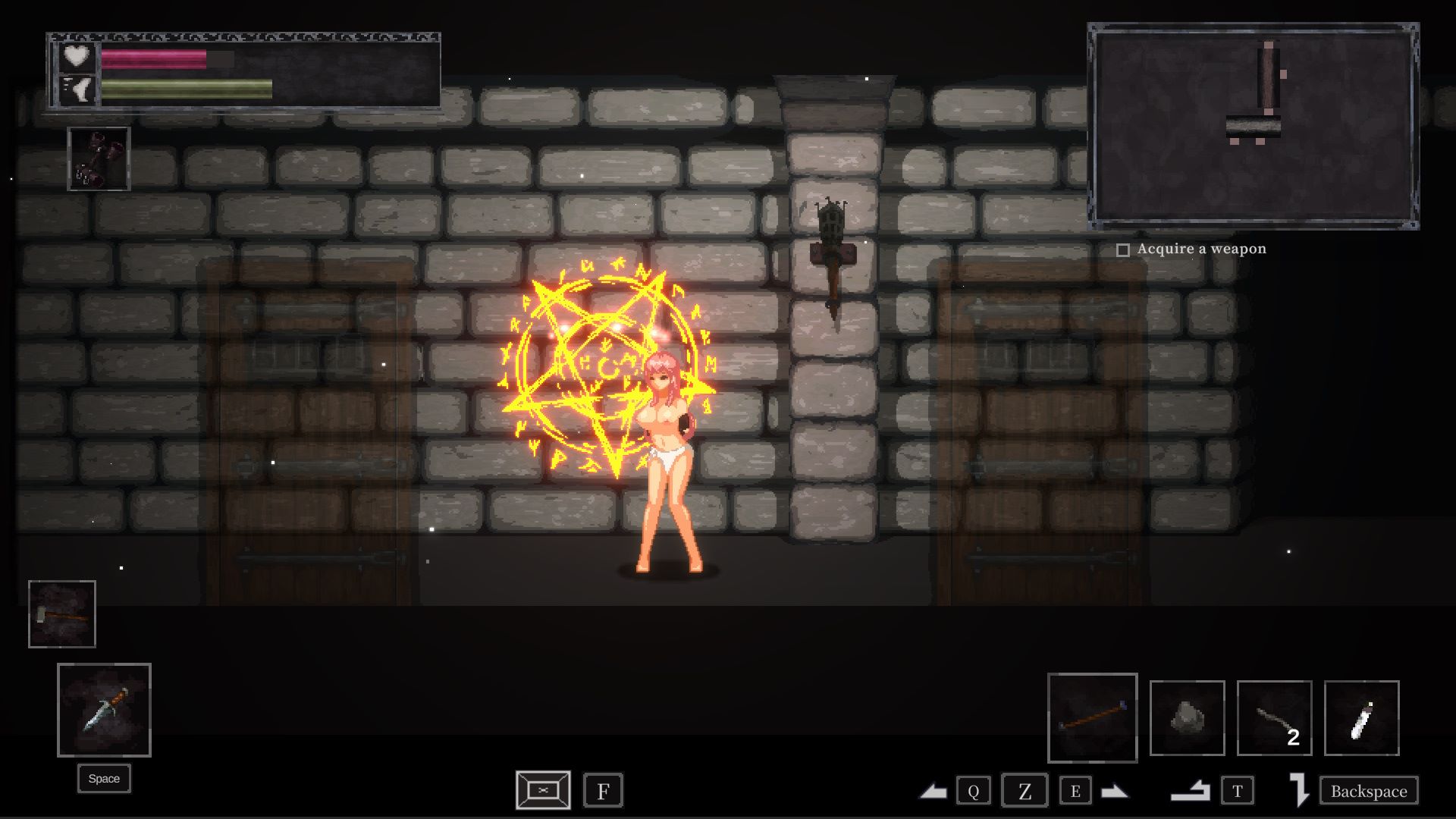Select the hammer secondary weapon slot
This screenshot has width=1456, height=819.
click(62, 614)
